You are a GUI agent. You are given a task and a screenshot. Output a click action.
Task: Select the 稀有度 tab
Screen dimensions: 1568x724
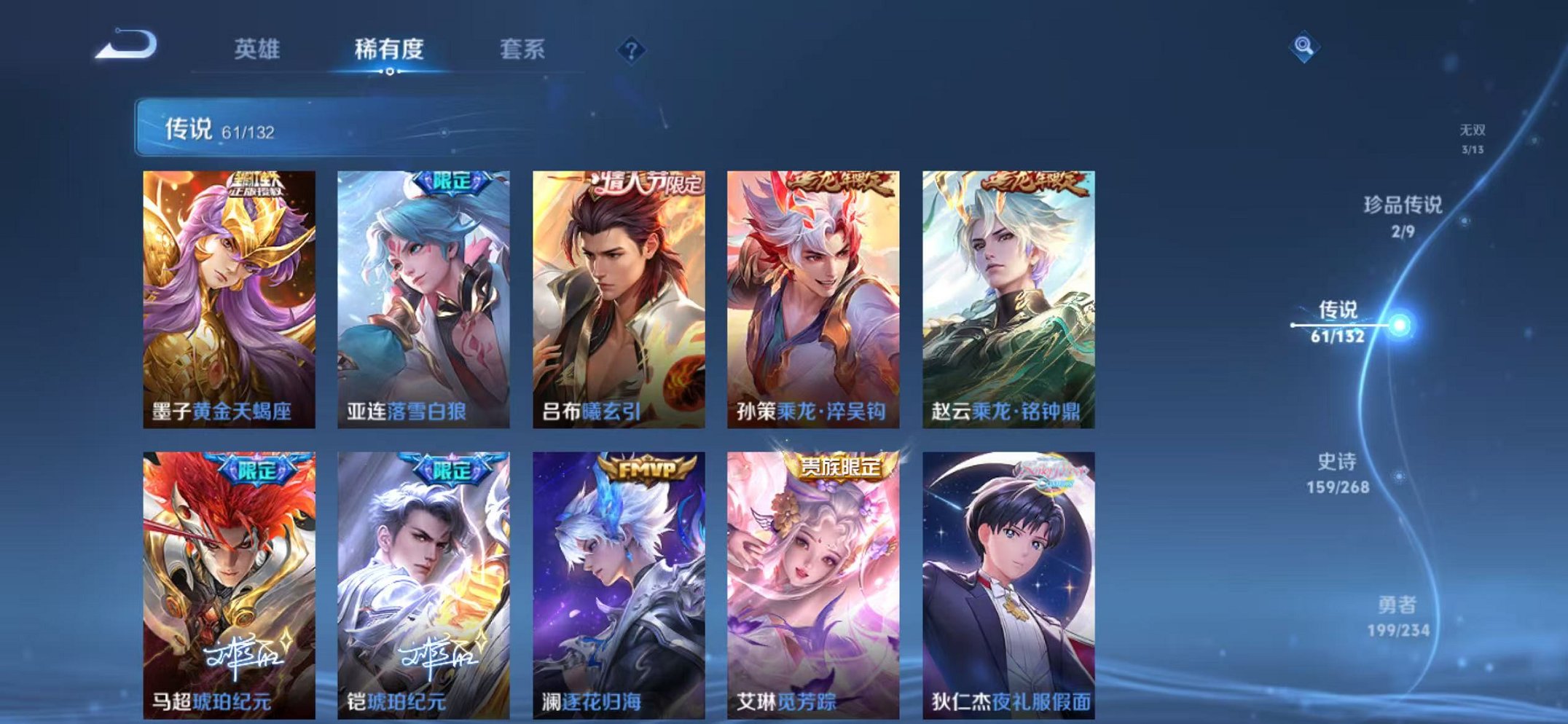(x=388, y=49)
